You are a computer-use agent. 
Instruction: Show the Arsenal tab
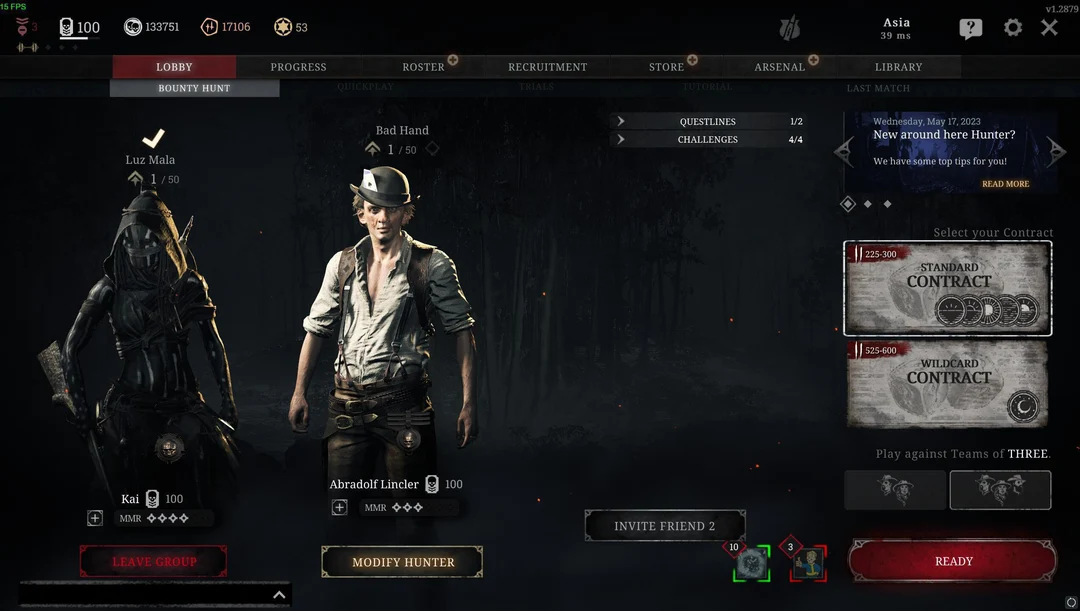click(779, 67)
